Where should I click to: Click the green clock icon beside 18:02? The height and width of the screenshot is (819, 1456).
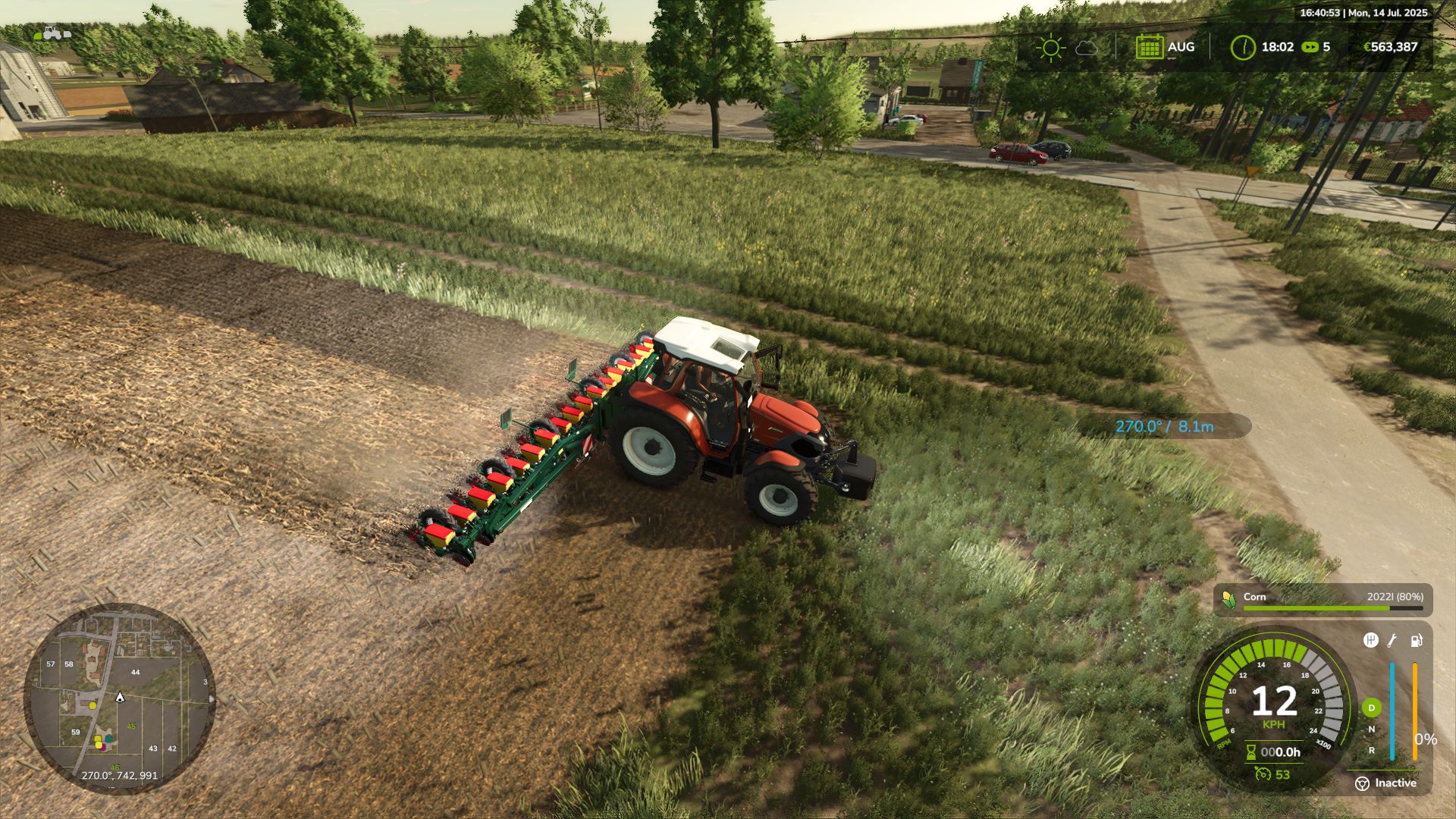[1244, 46]
